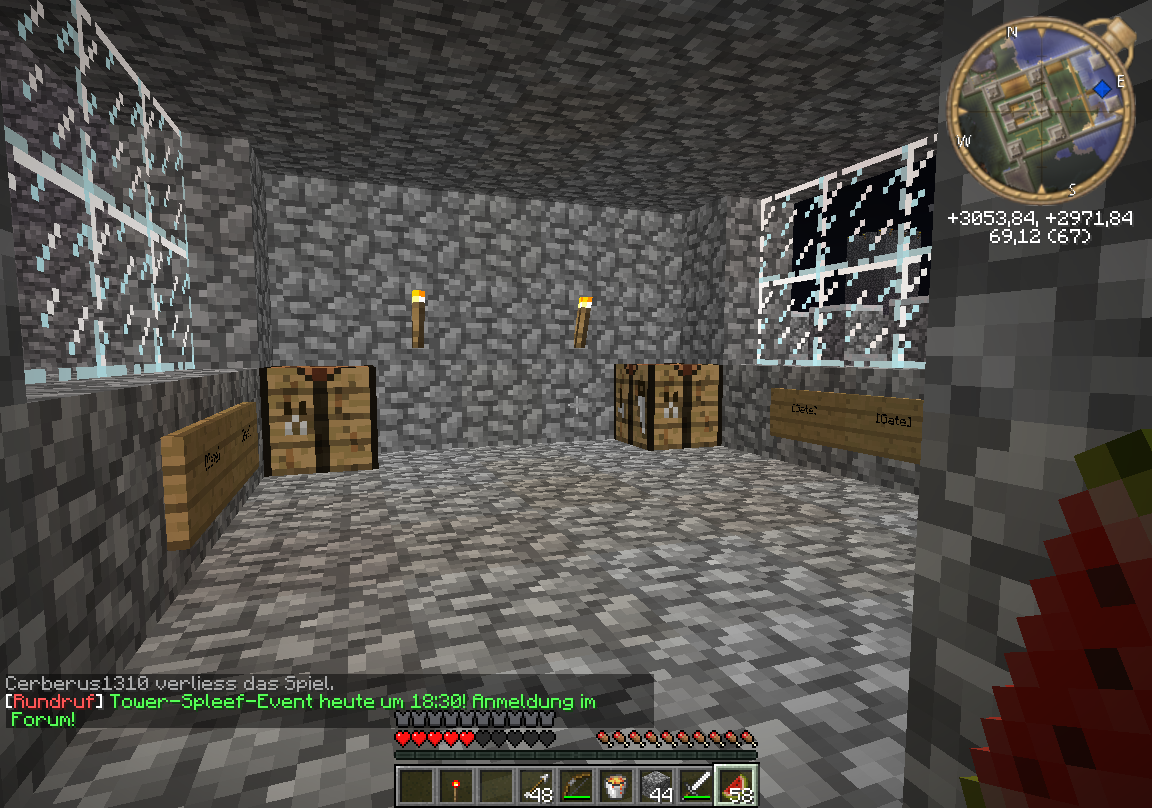Select the lava bucket hotbar slot

click(x=617, y=785)
